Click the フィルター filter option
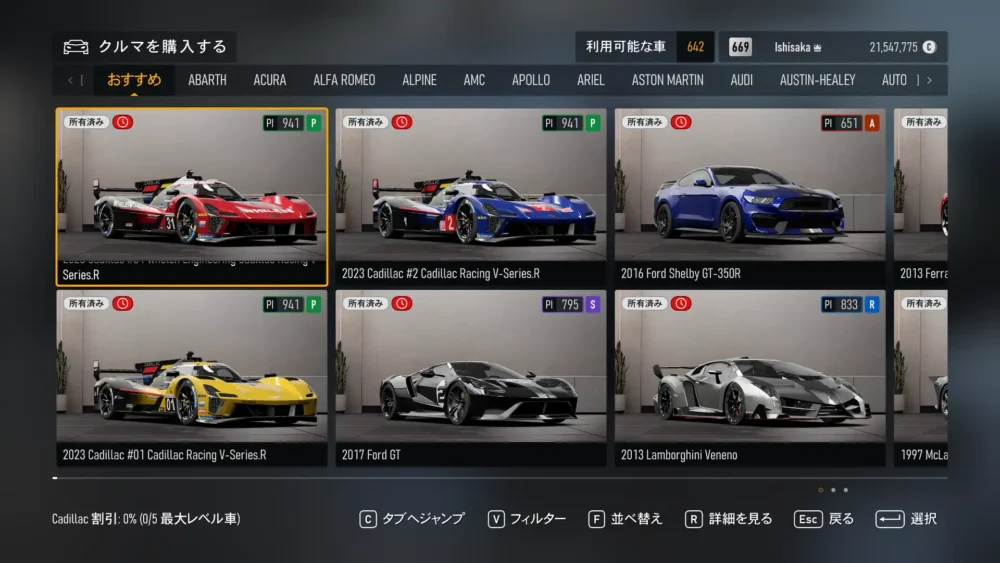1000x563 pixels. click(527, 519)
